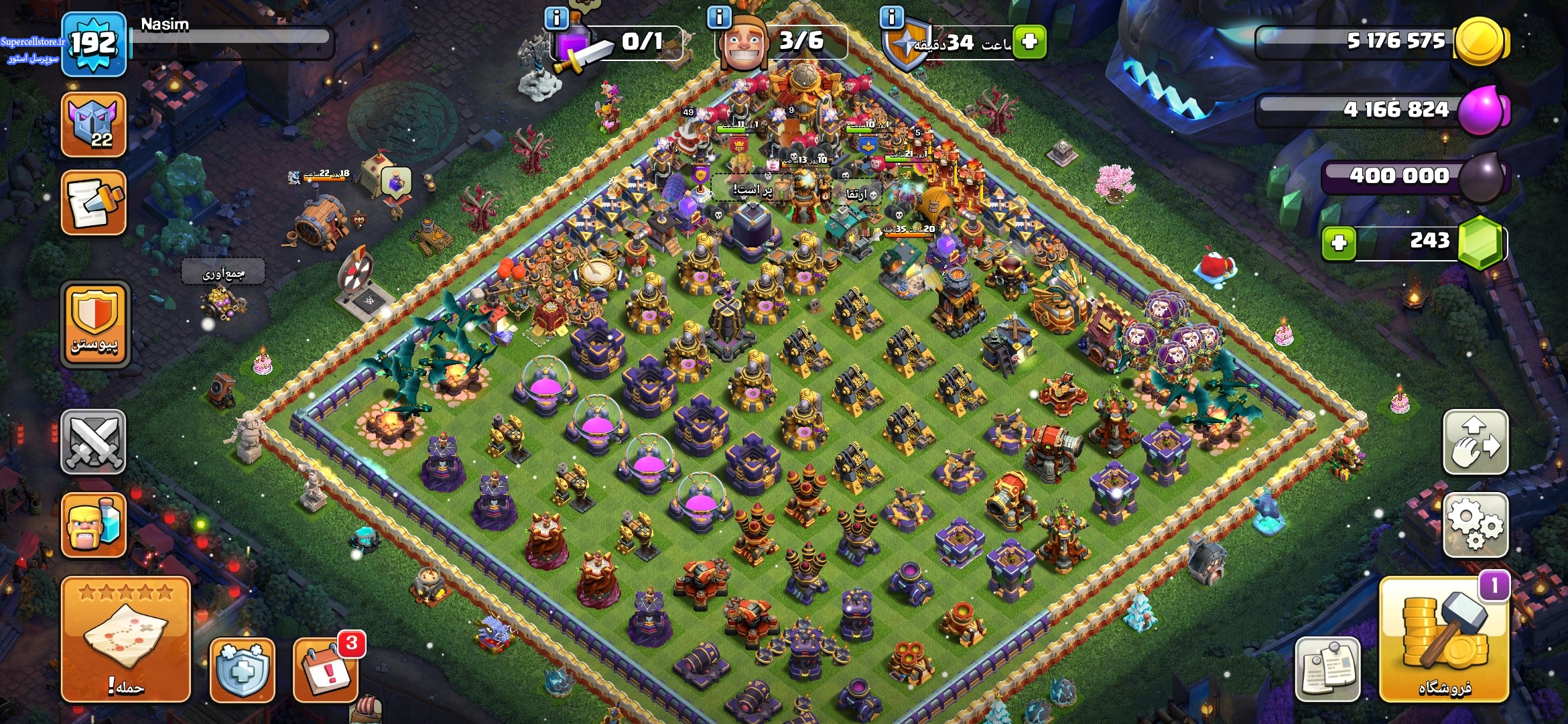
Task: Open the clipboard notes button
Action: (1327, 670)
